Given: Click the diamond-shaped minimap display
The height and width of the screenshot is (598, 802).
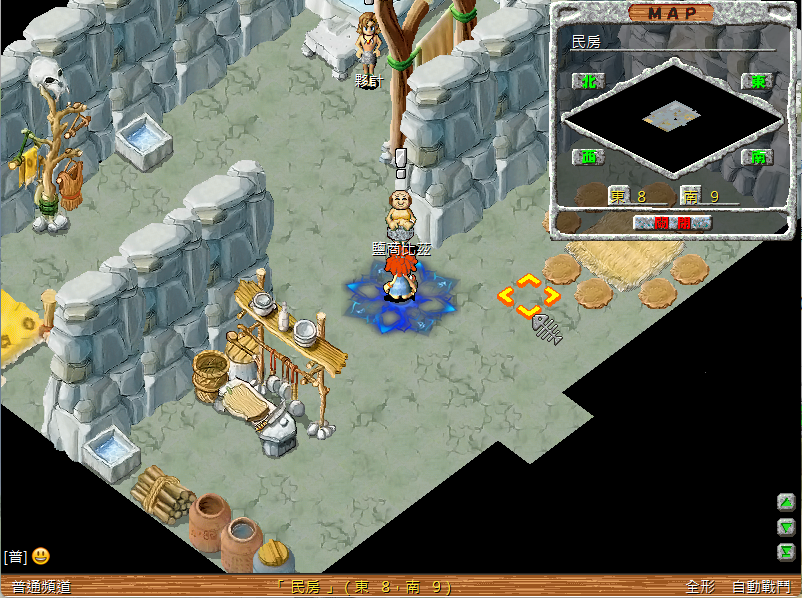Looking at the screenshot, I should 671,118.
